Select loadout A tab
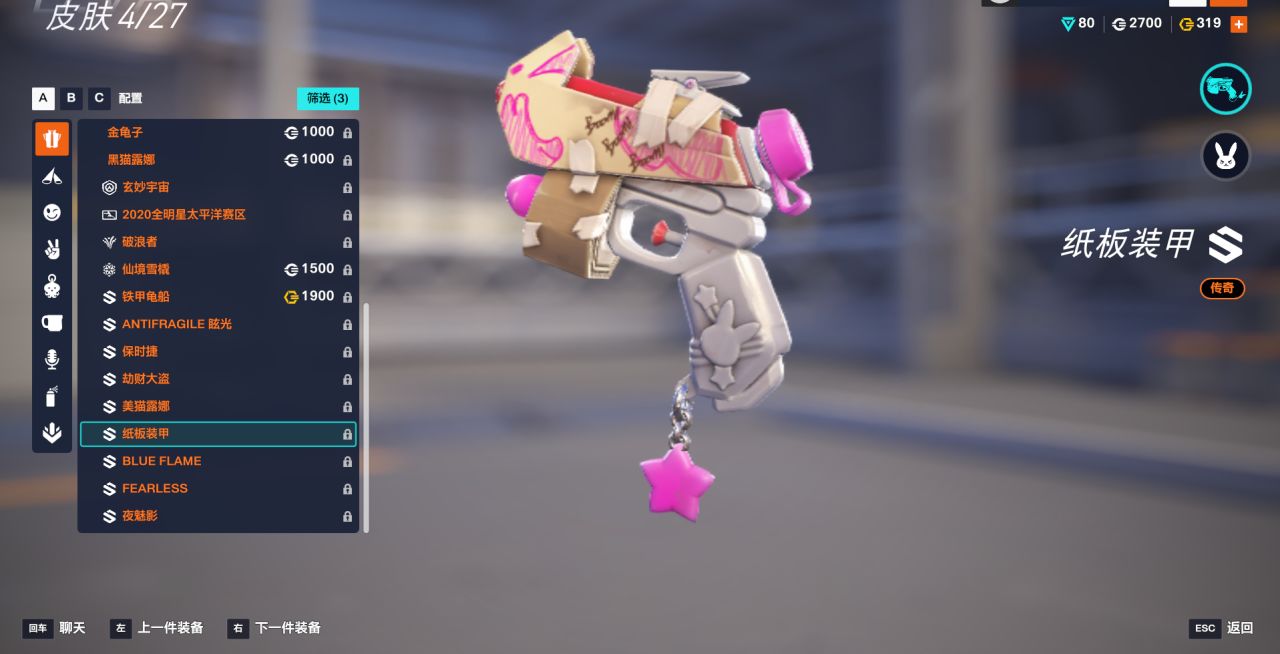 [43, 98]
